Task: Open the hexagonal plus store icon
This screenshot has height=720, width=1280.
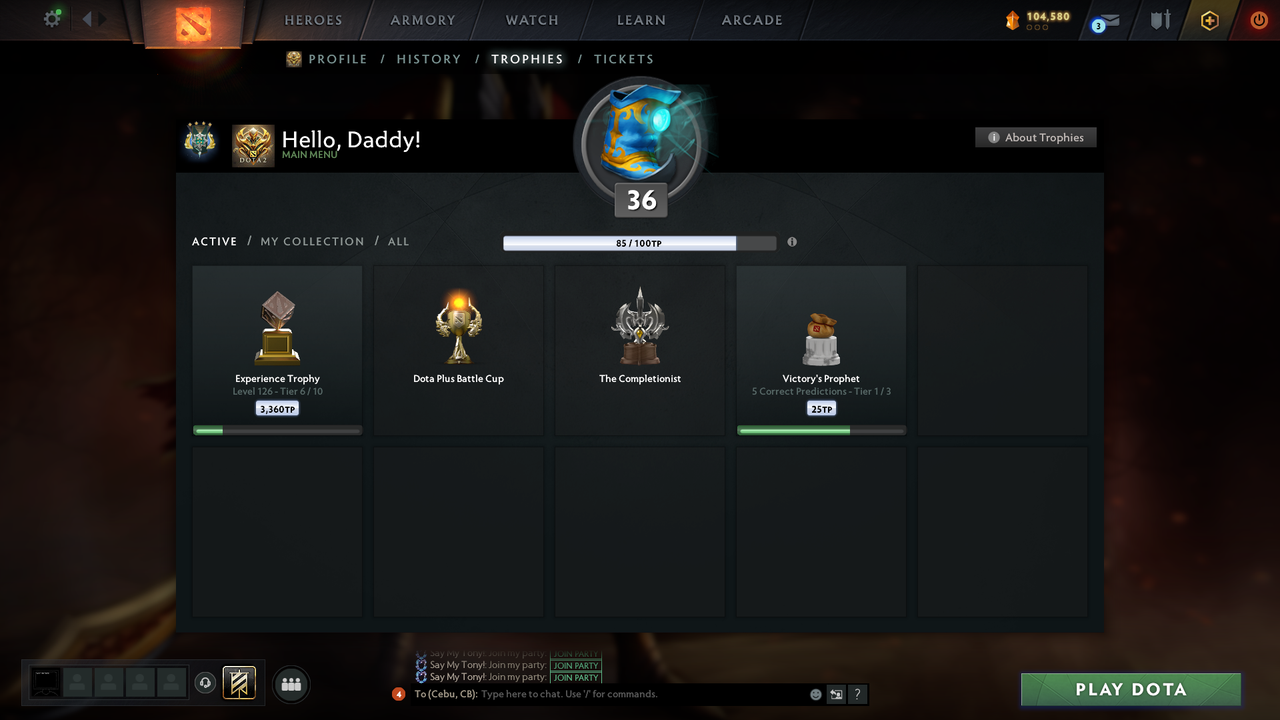Action: 1208,19
